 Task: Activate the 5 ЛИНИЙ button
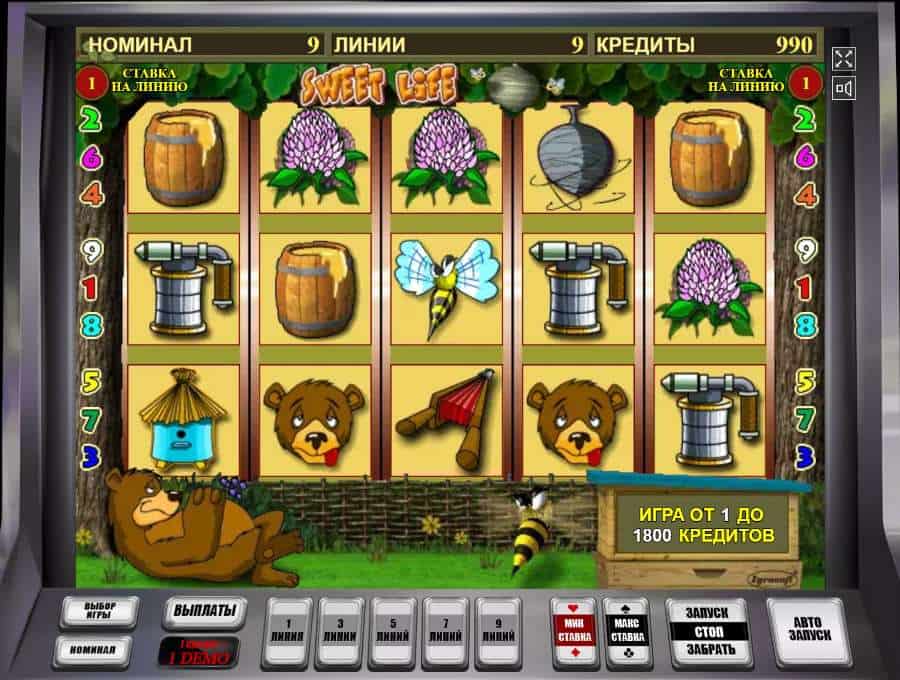tap(393, 631)
